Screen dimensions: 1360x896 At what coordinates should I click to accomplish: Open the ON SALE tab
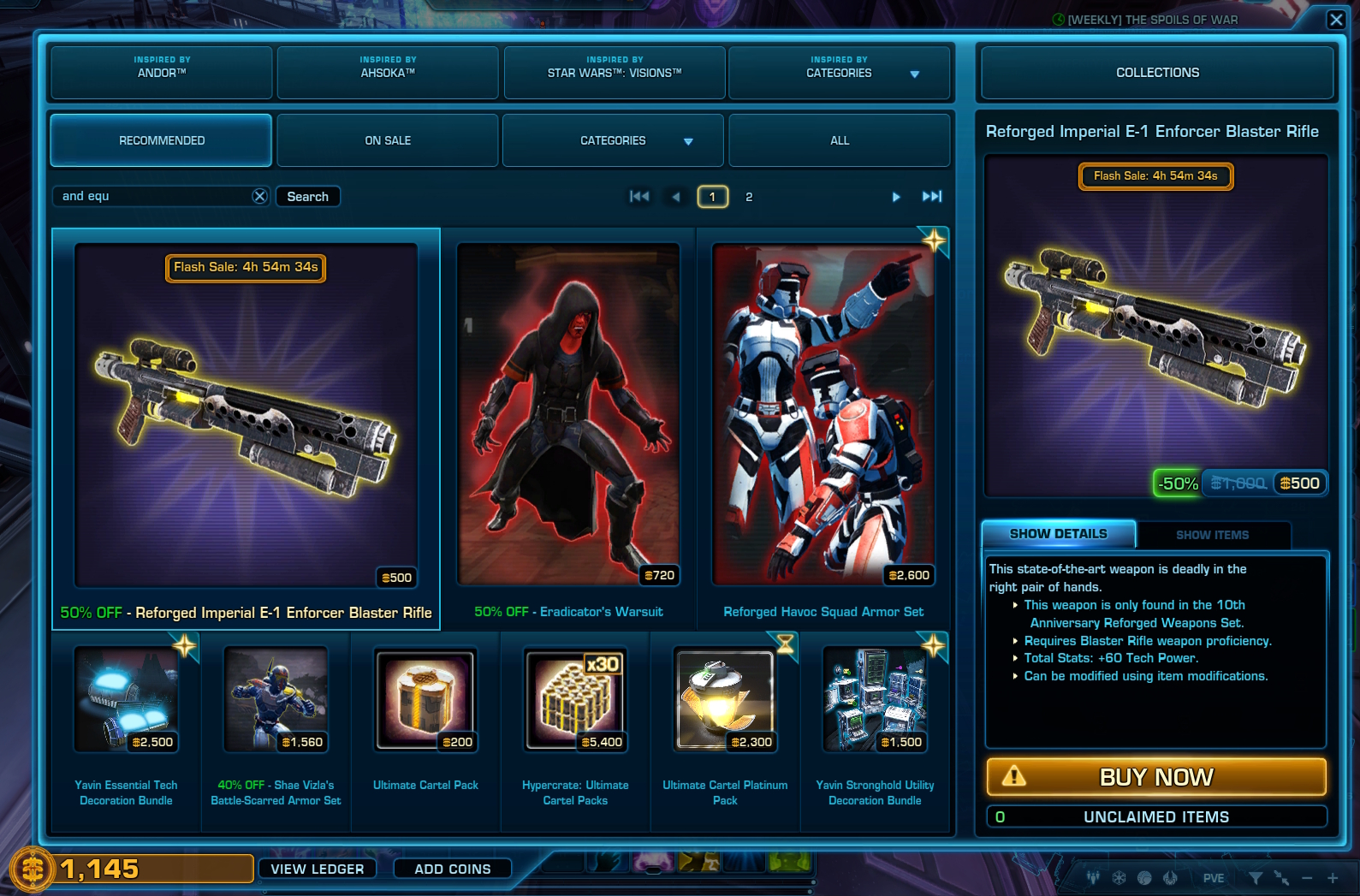387,140
